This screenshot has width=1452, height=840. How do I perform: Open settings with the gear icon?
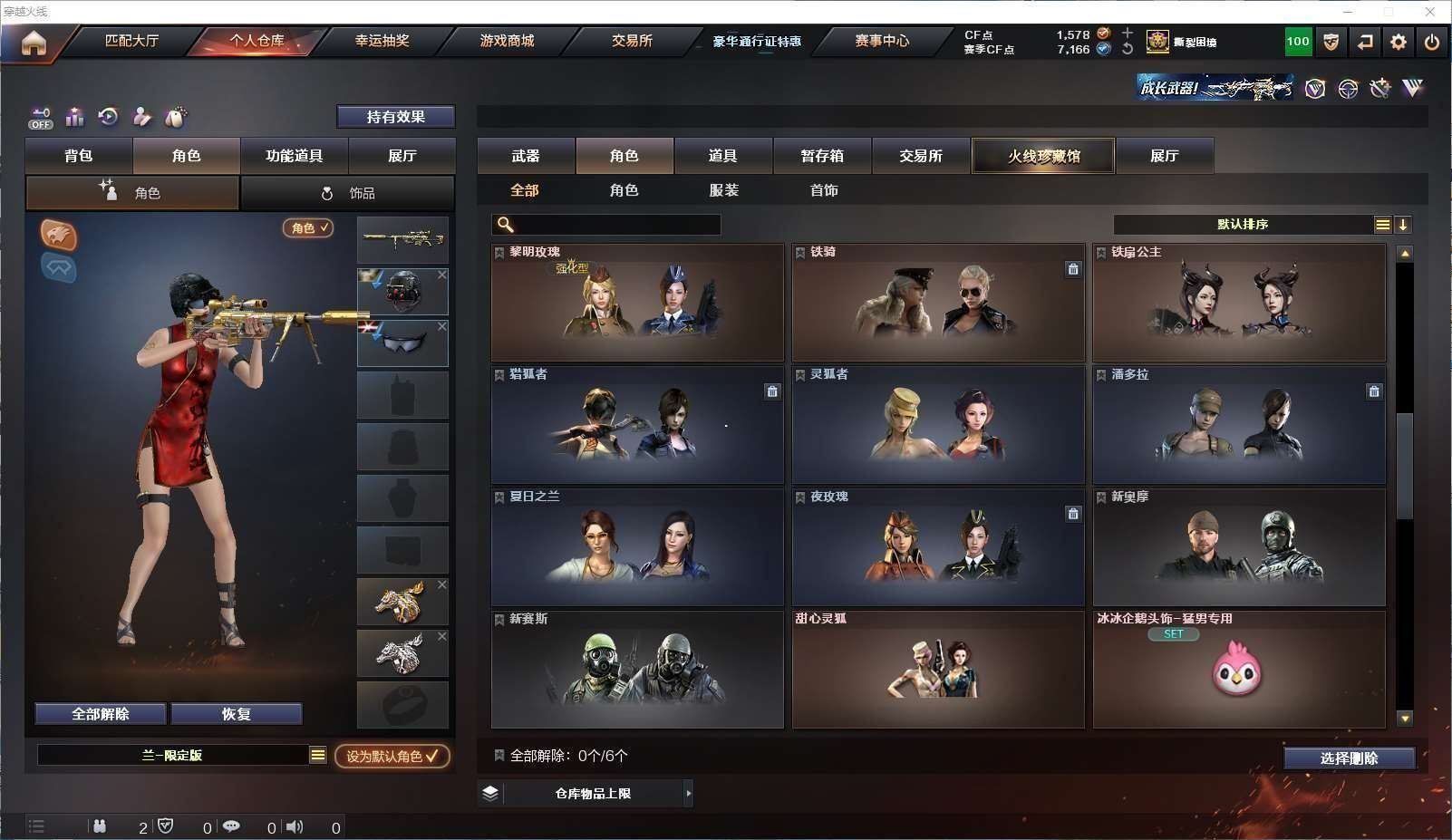pyautogui.click(x=1399, y=42)
